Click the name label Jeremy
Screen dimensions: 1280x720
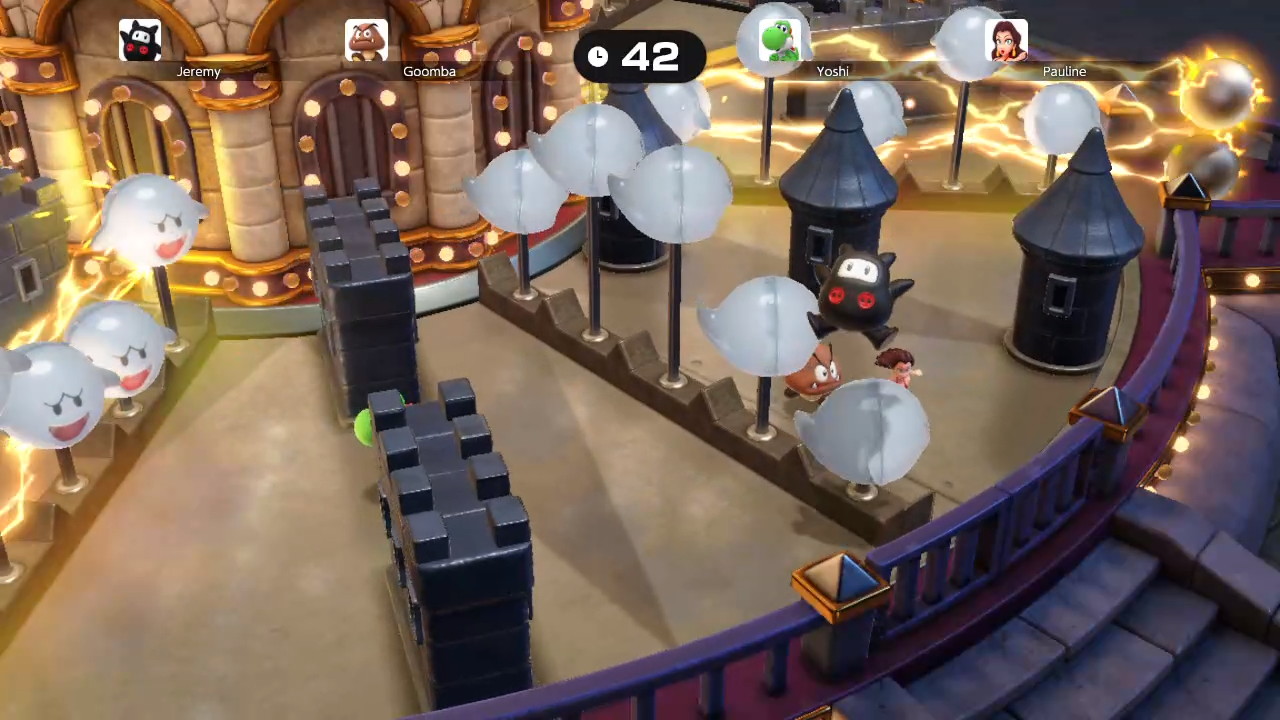tap(198, 71)
